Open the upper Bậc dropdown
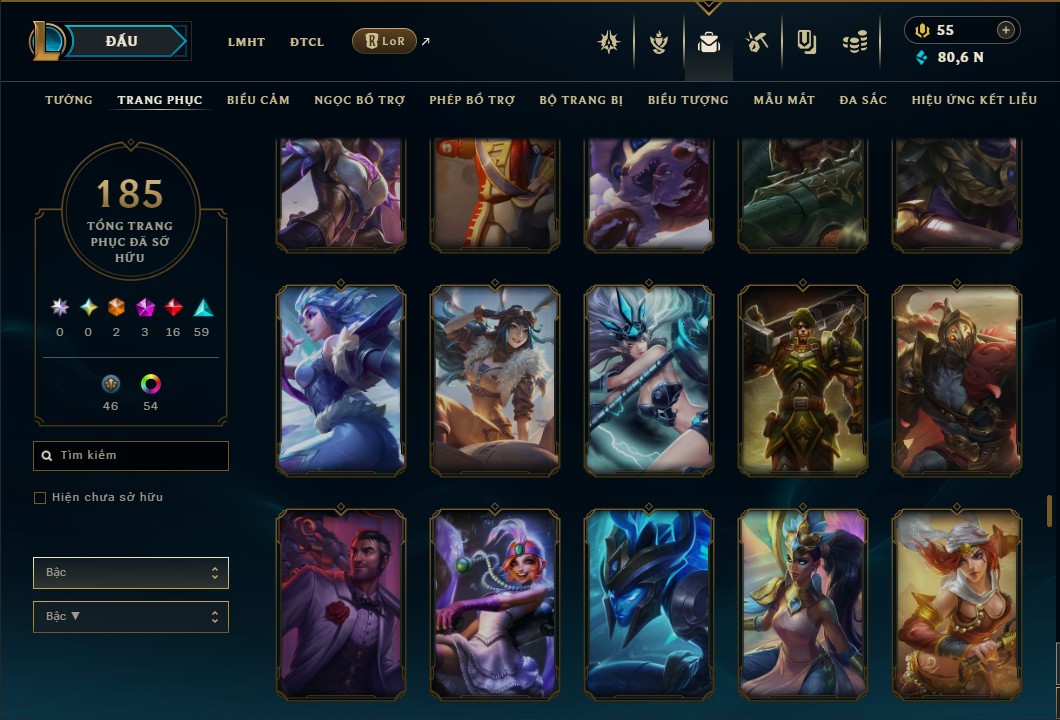This screenshot has height=720, width=1060. (x=131, y=573)
